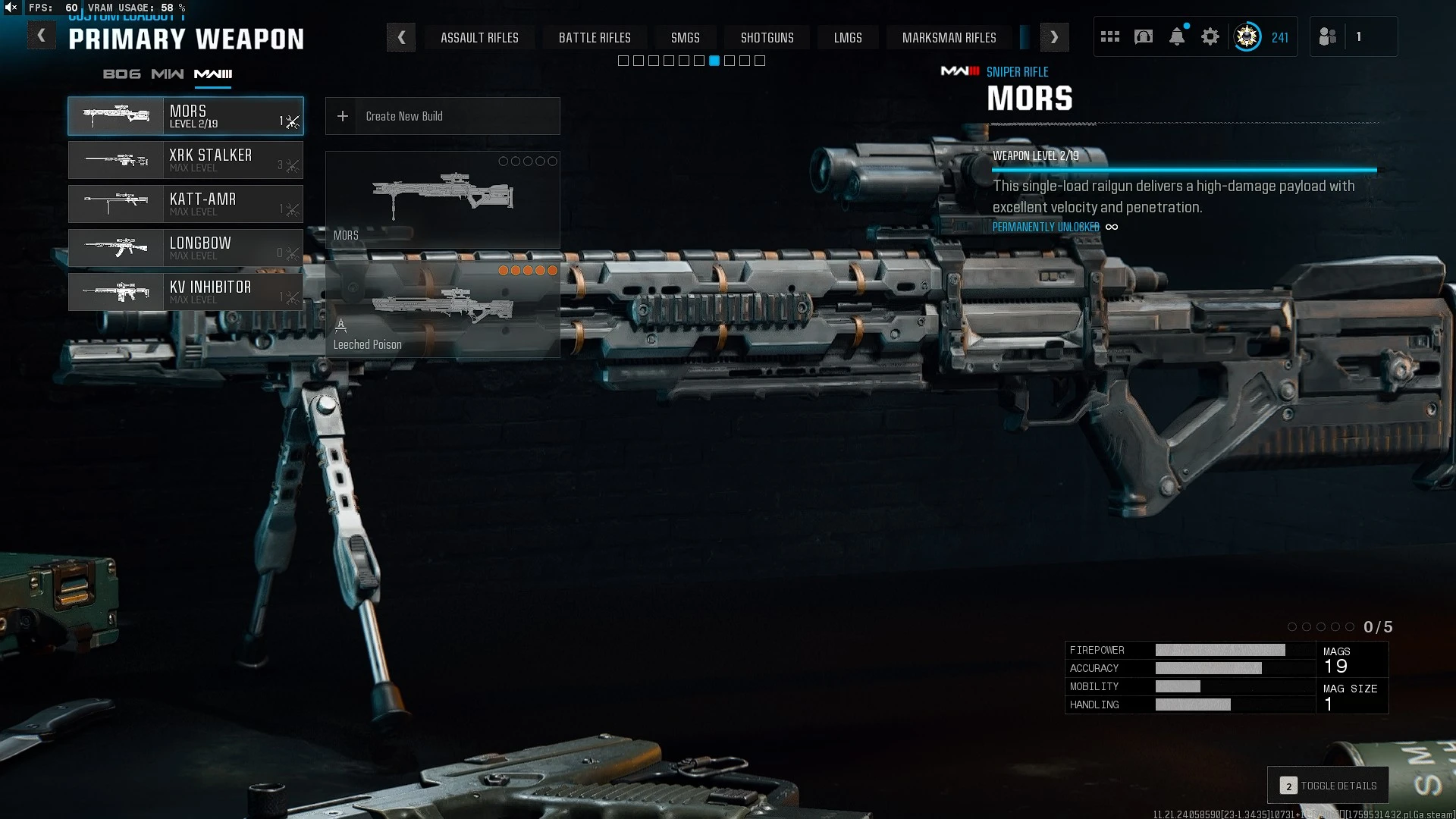Image resolution: width=1456 pixels, height=819 pixels.
Task: Toggle weapon details panel
Action: [1328, 786]
